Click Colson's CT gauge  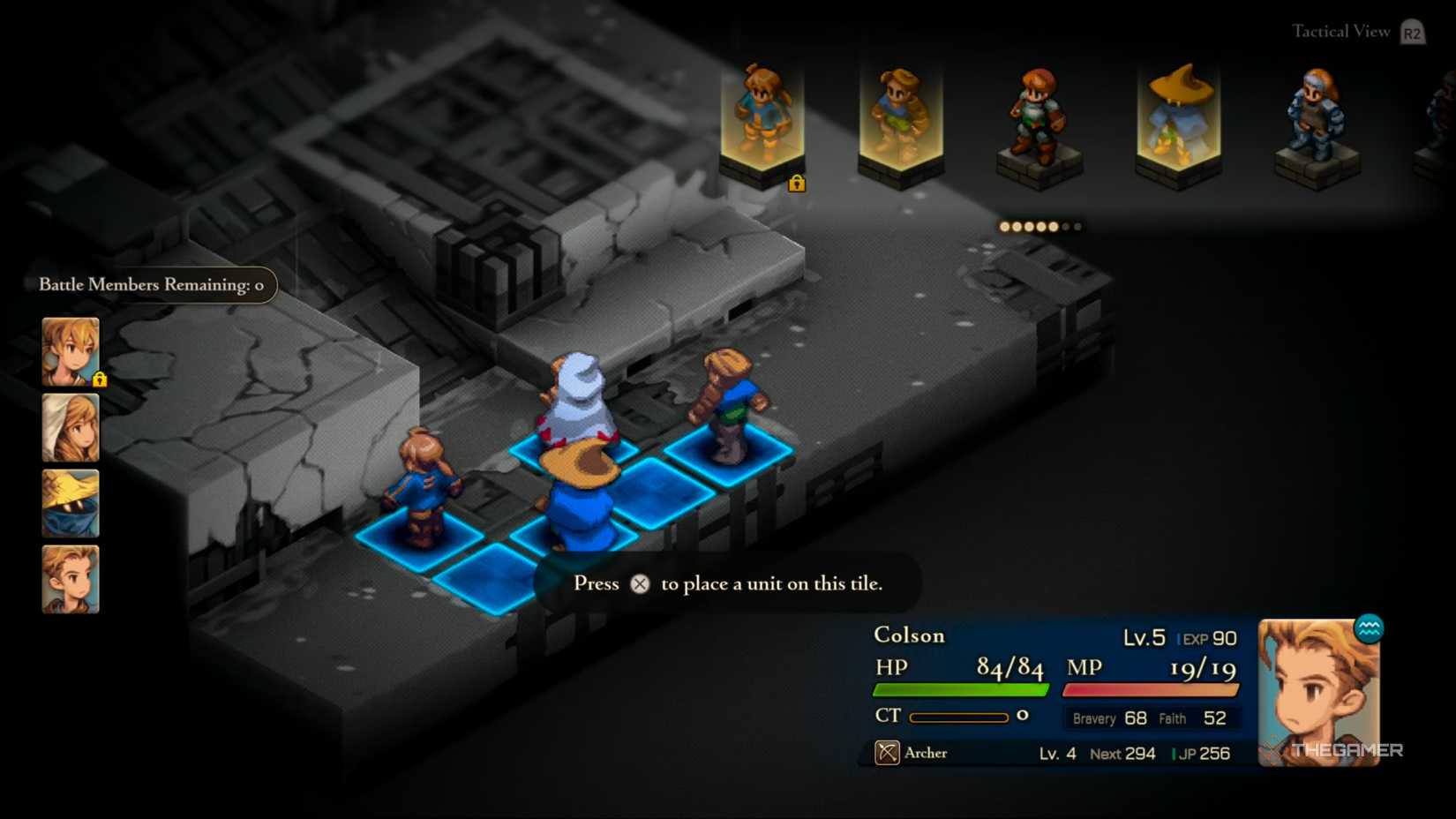click(x=958, y=718)
